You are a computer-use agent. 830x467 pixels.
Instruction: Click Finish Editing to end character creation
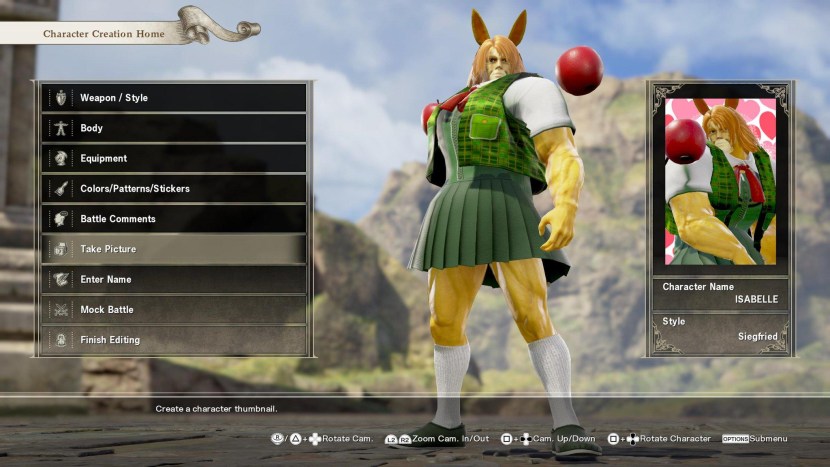pyautogui.click(x=174, y=340)
